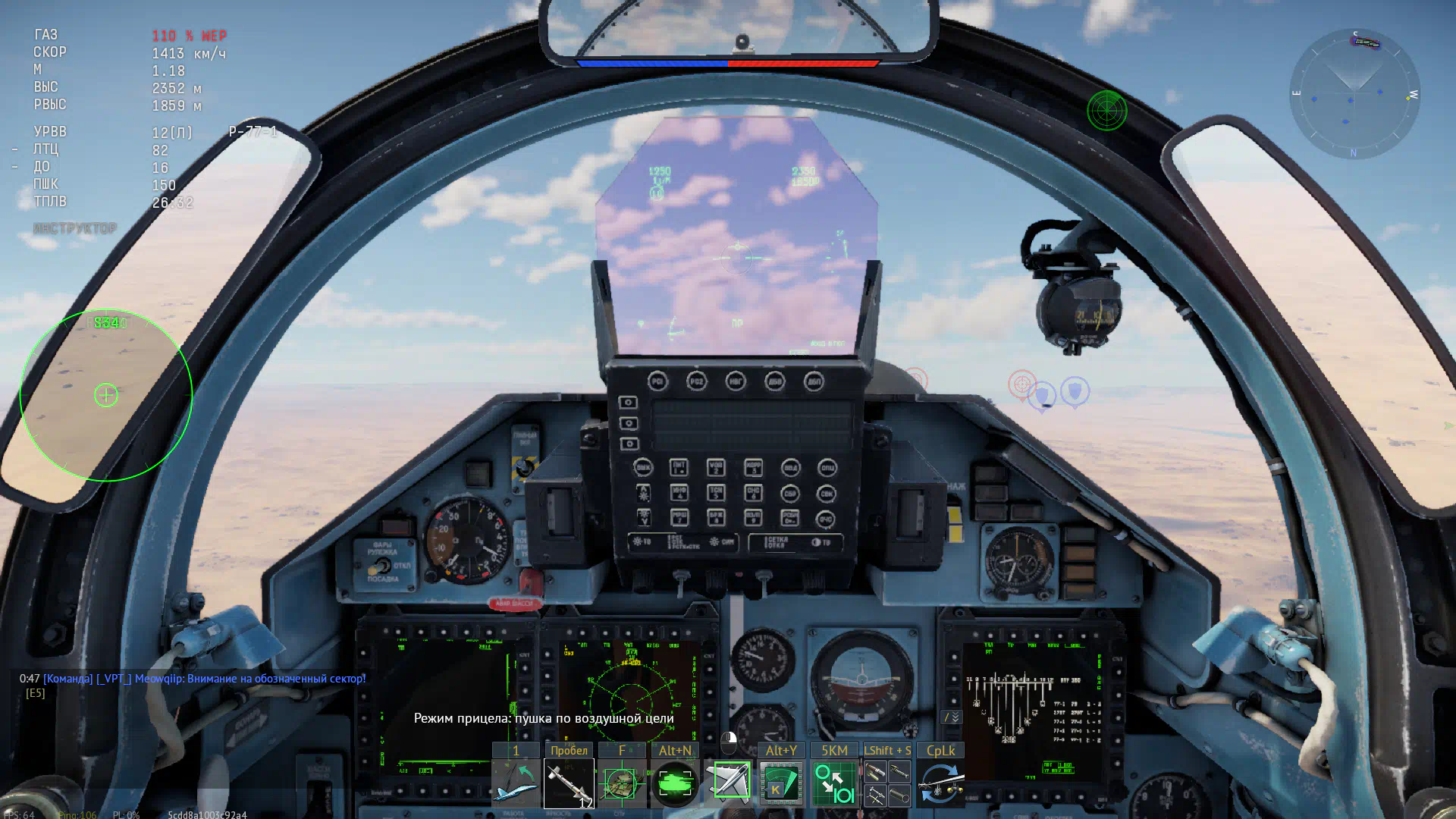The height and width of the screenshot is (819, 1456).
Task: Click the circular compass minimap
Action: point(1354,94)
